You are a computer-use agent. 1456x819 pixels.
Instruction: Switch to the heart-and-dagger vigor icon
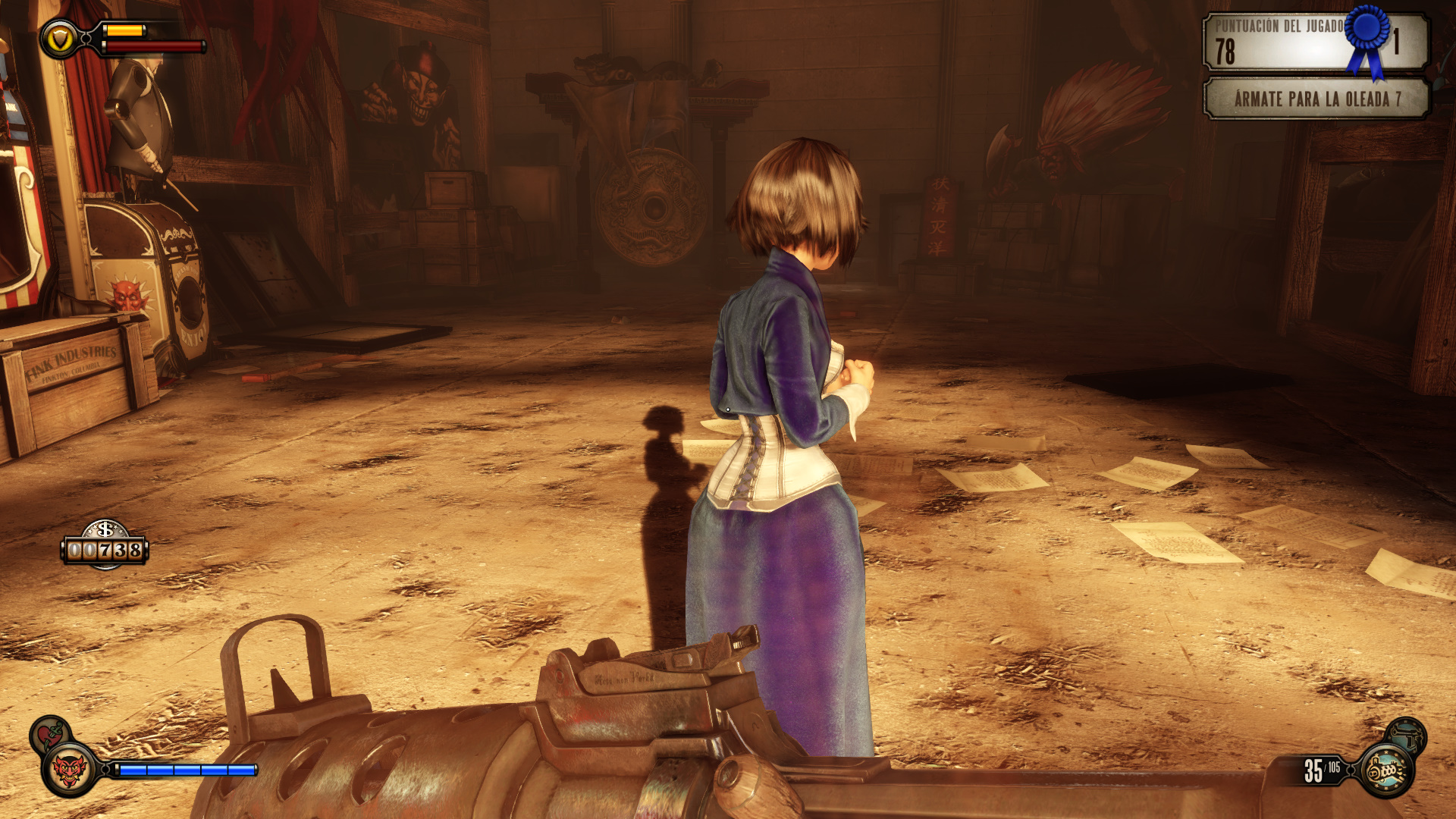[x=50, y=733]
